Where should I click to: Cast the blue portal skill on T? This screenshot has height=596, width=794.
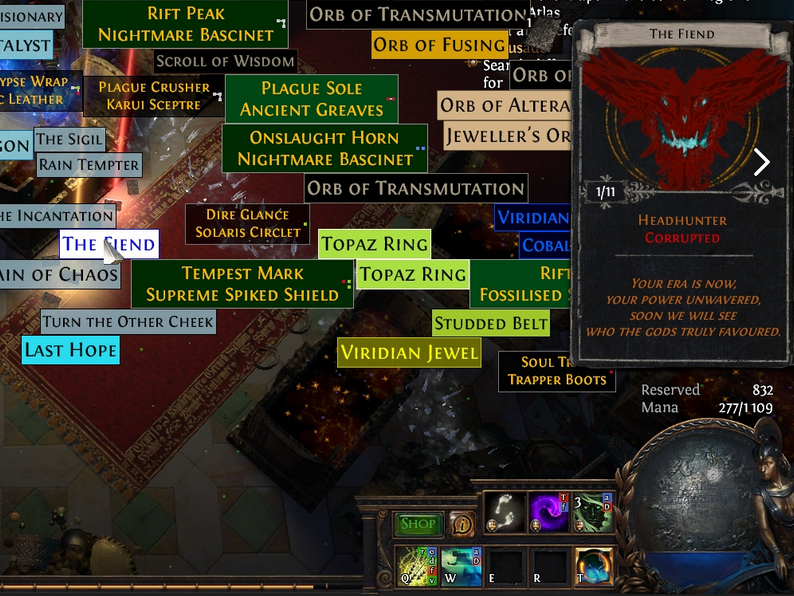tap(593, 566)
